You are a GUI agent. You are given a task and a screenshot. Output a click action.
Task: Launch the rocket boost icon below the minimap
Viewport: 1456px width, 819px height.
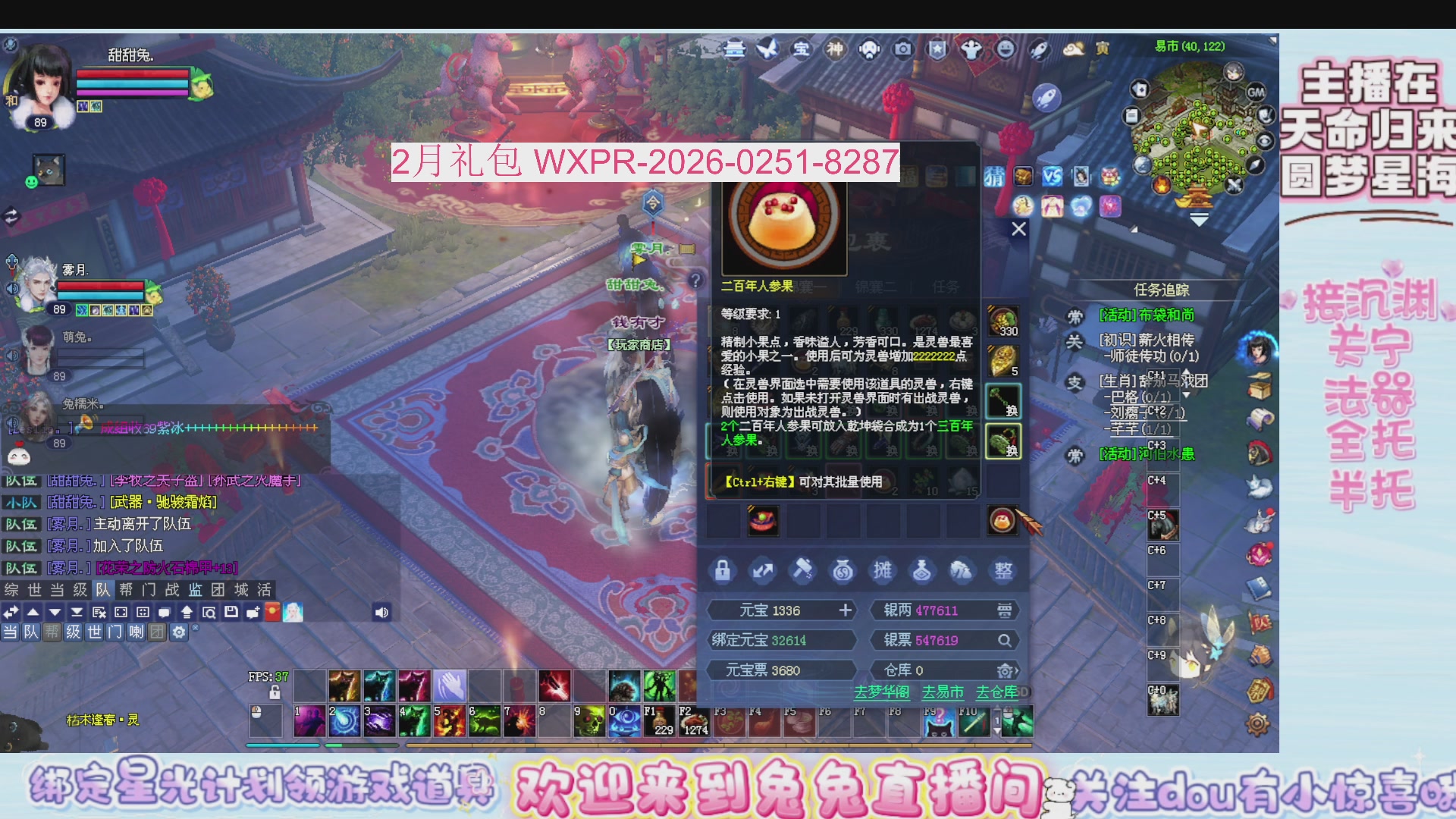[1048, 99]
